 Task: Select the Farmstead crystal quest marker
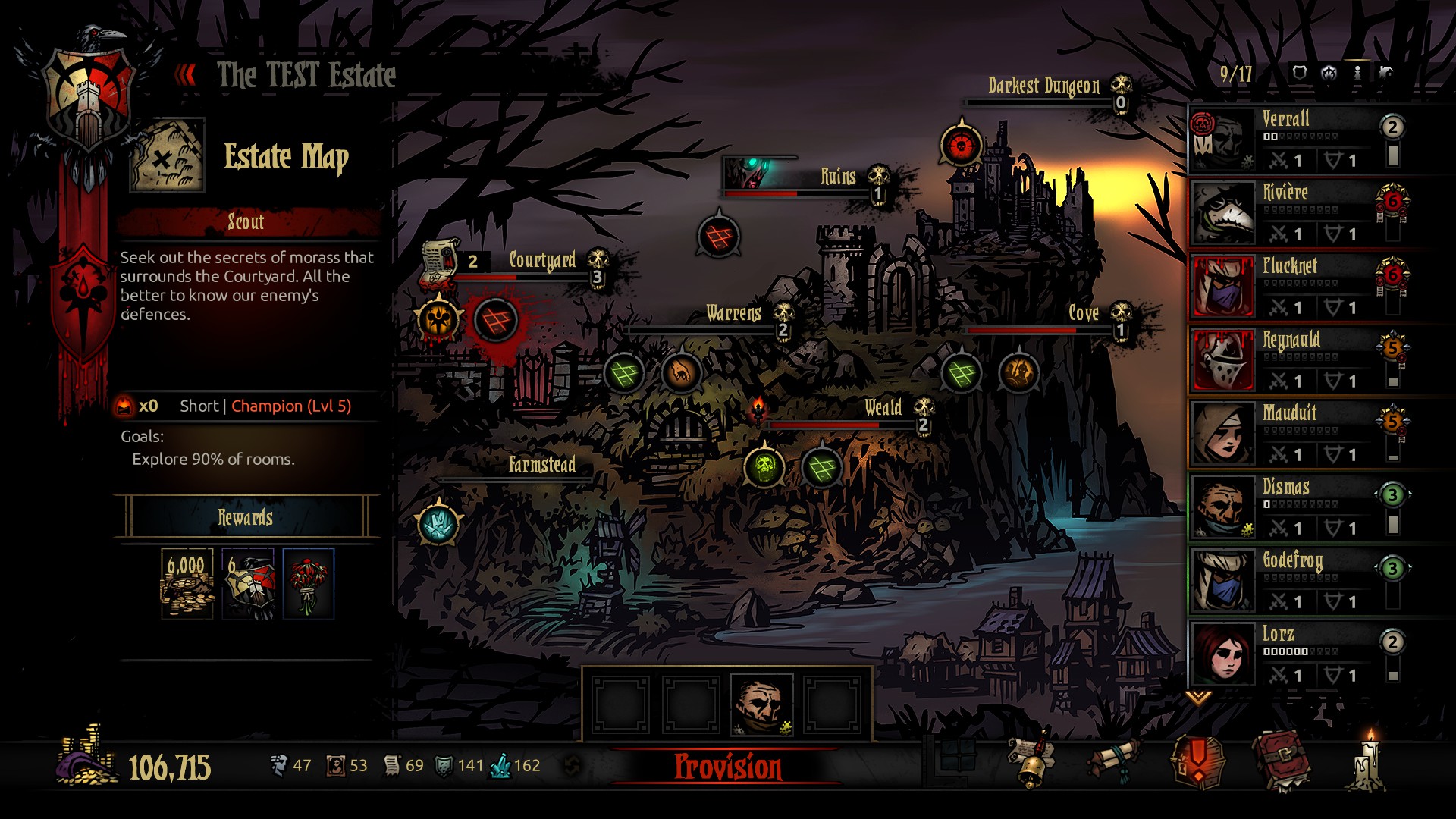438,523
